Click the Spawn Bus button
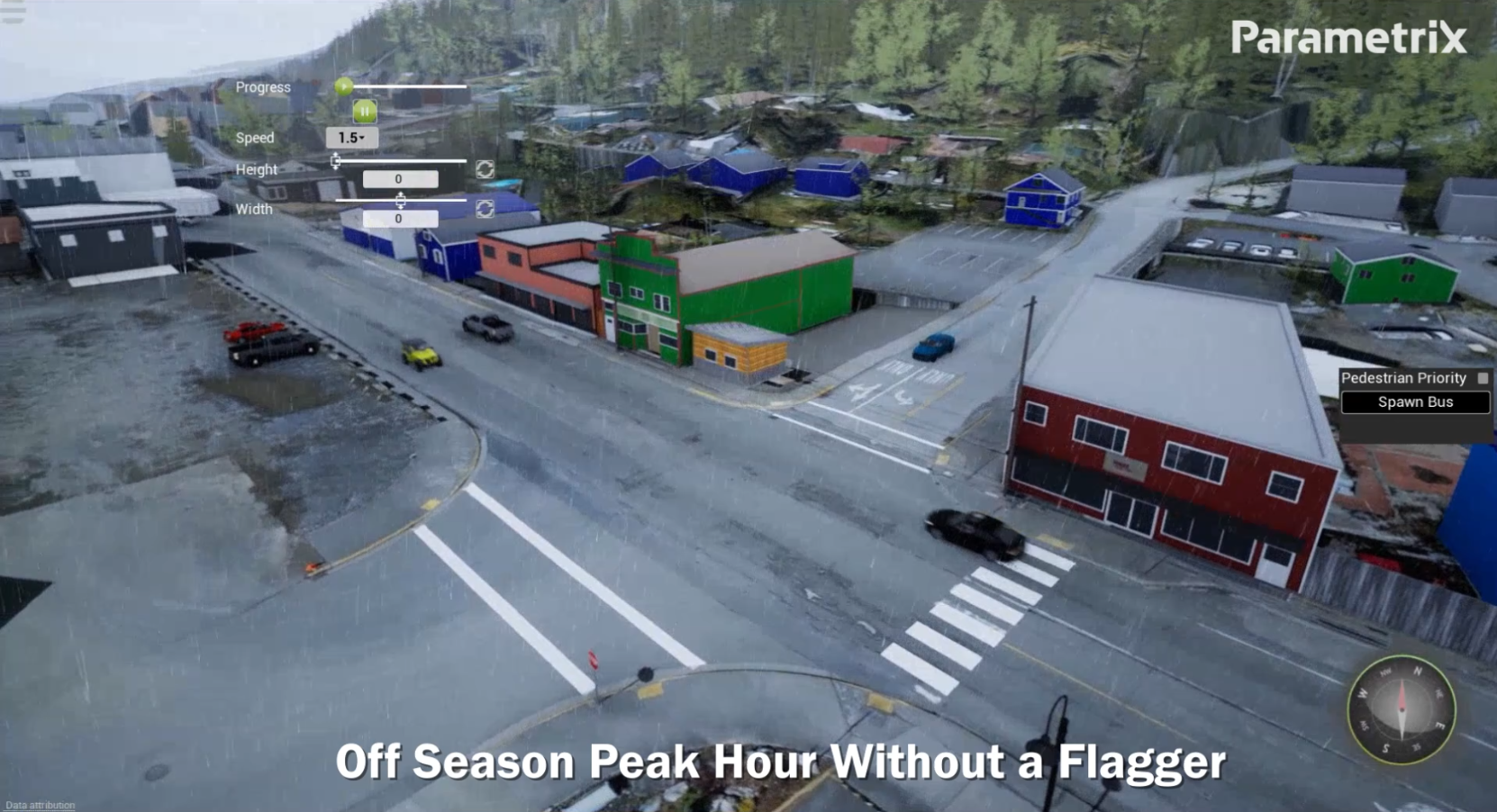 1415,402
